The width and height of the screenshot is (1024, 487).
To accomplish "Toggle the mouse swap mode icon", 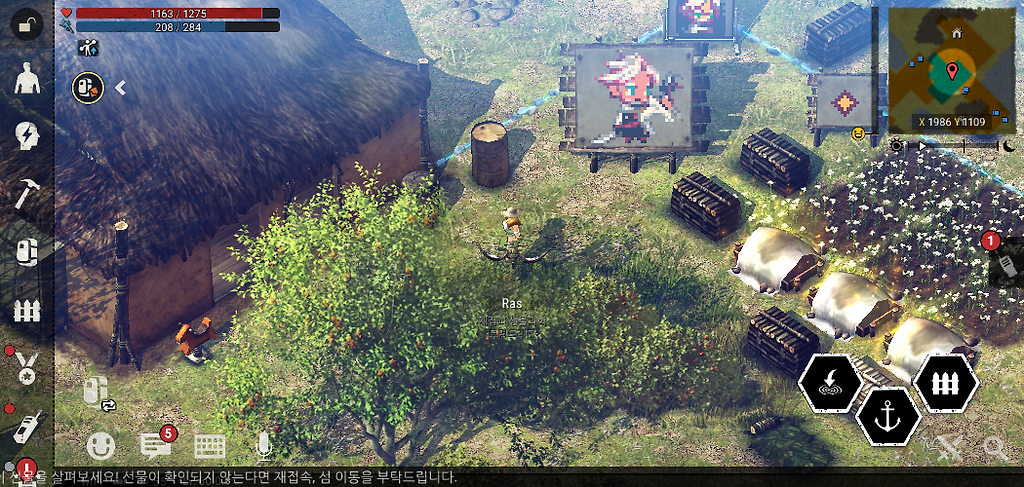I will tap(99, 393).
